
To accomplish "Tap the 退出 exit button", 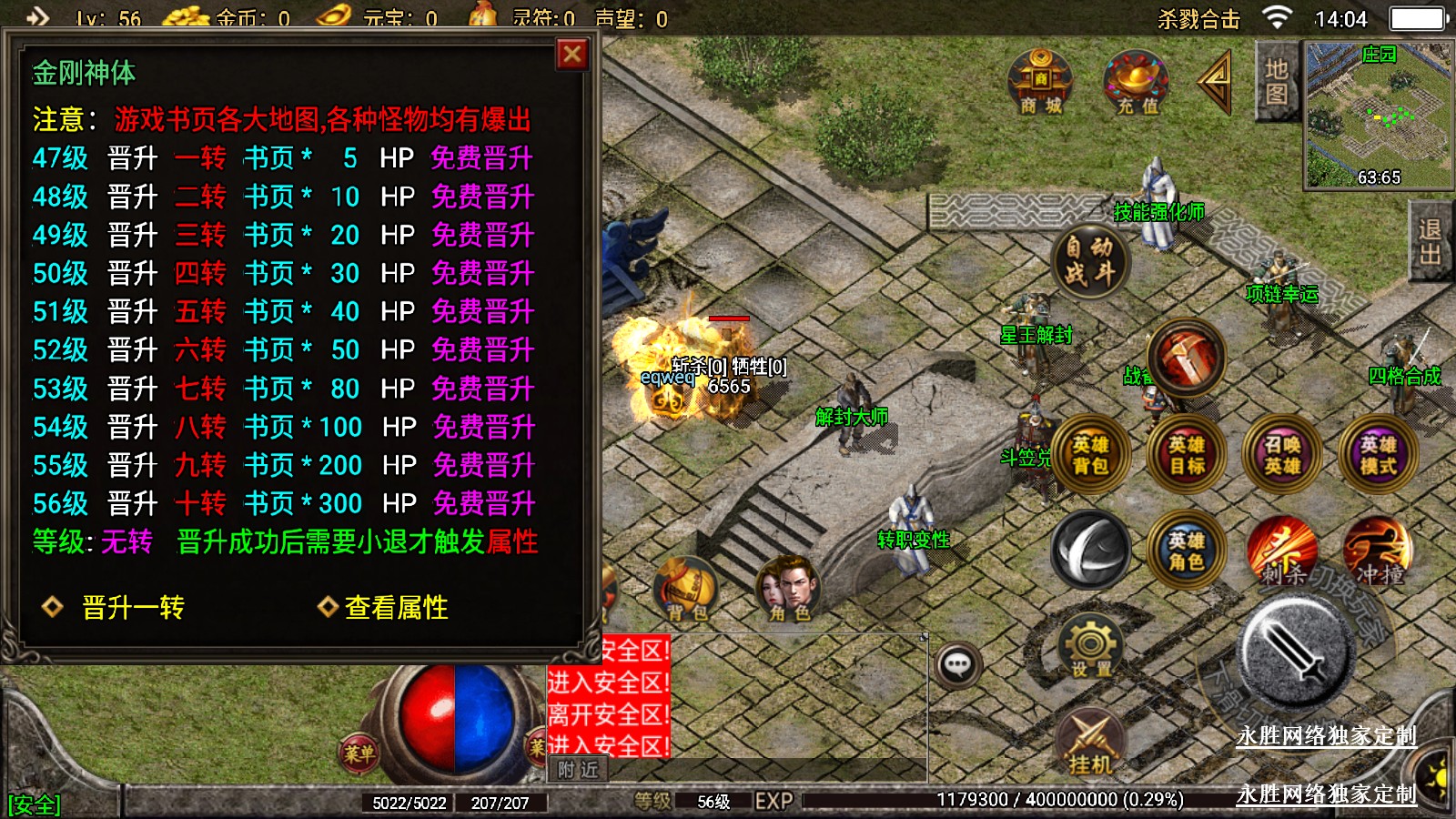I will point(1431,242).
